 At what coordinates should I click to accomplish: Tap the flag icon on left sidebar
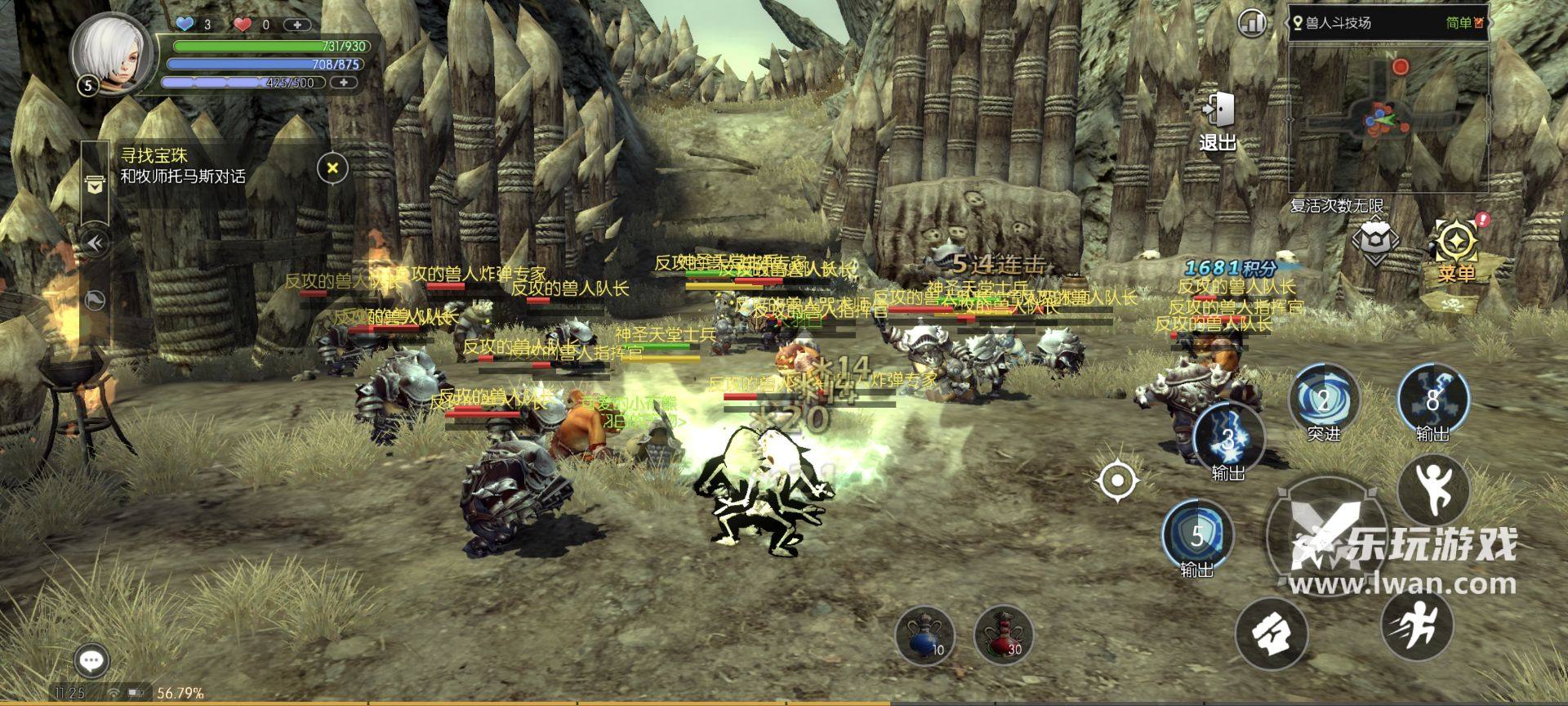tap(96, 301)
